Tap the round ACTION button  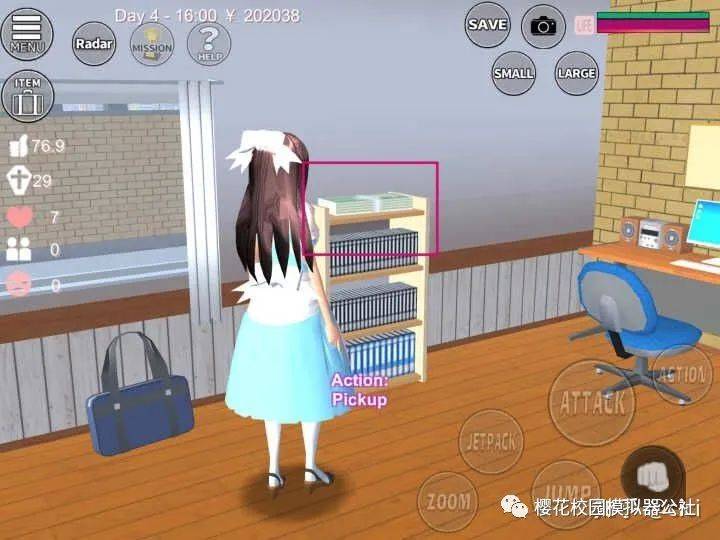(x=682, y=375)
